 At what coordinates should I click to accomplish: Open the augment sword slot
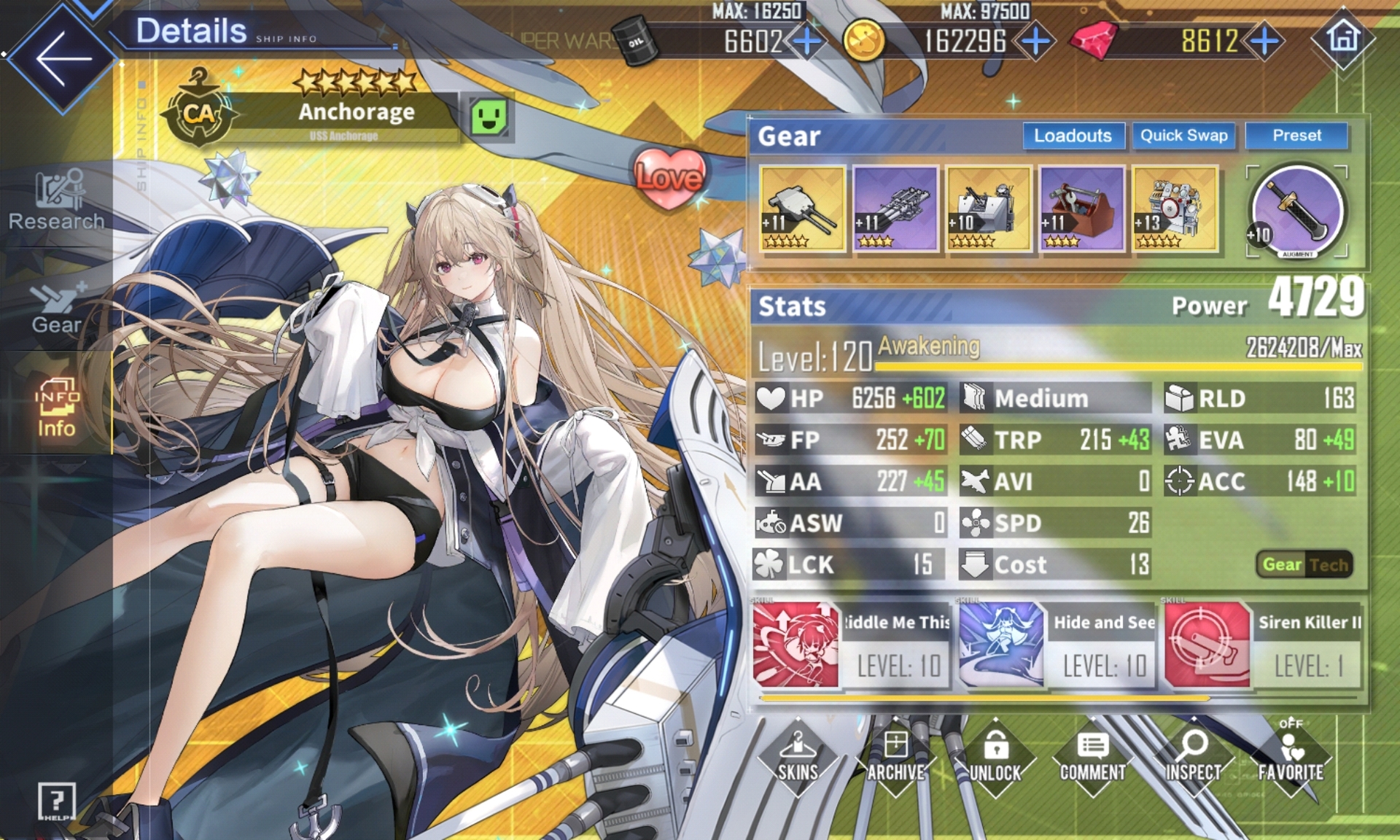(1297, 211)
